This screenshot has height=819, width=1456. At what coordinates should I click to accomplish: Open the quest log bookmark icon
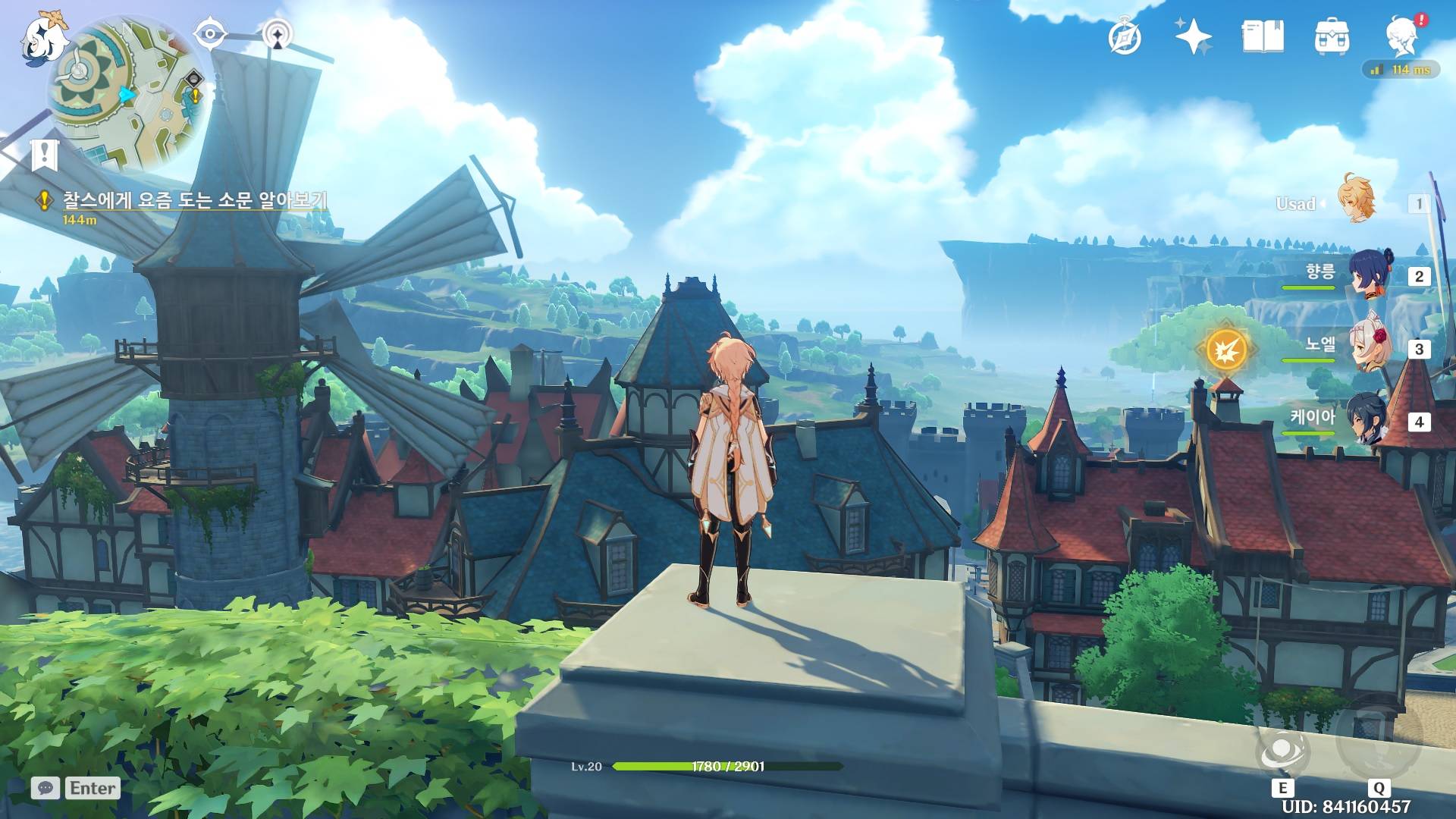pyautogui.click(x=45, y=155)
